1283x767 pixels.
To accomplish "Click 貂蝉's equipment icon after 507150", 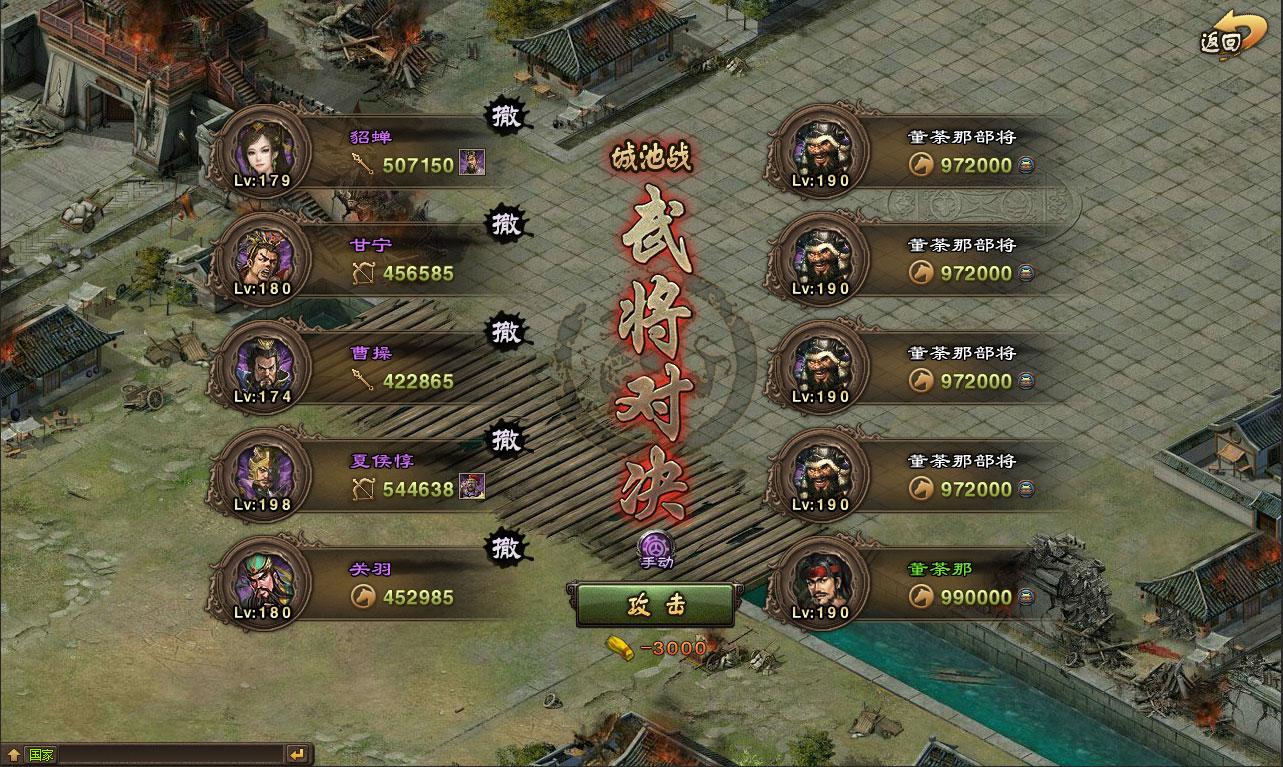I will (x=474, y=163).
